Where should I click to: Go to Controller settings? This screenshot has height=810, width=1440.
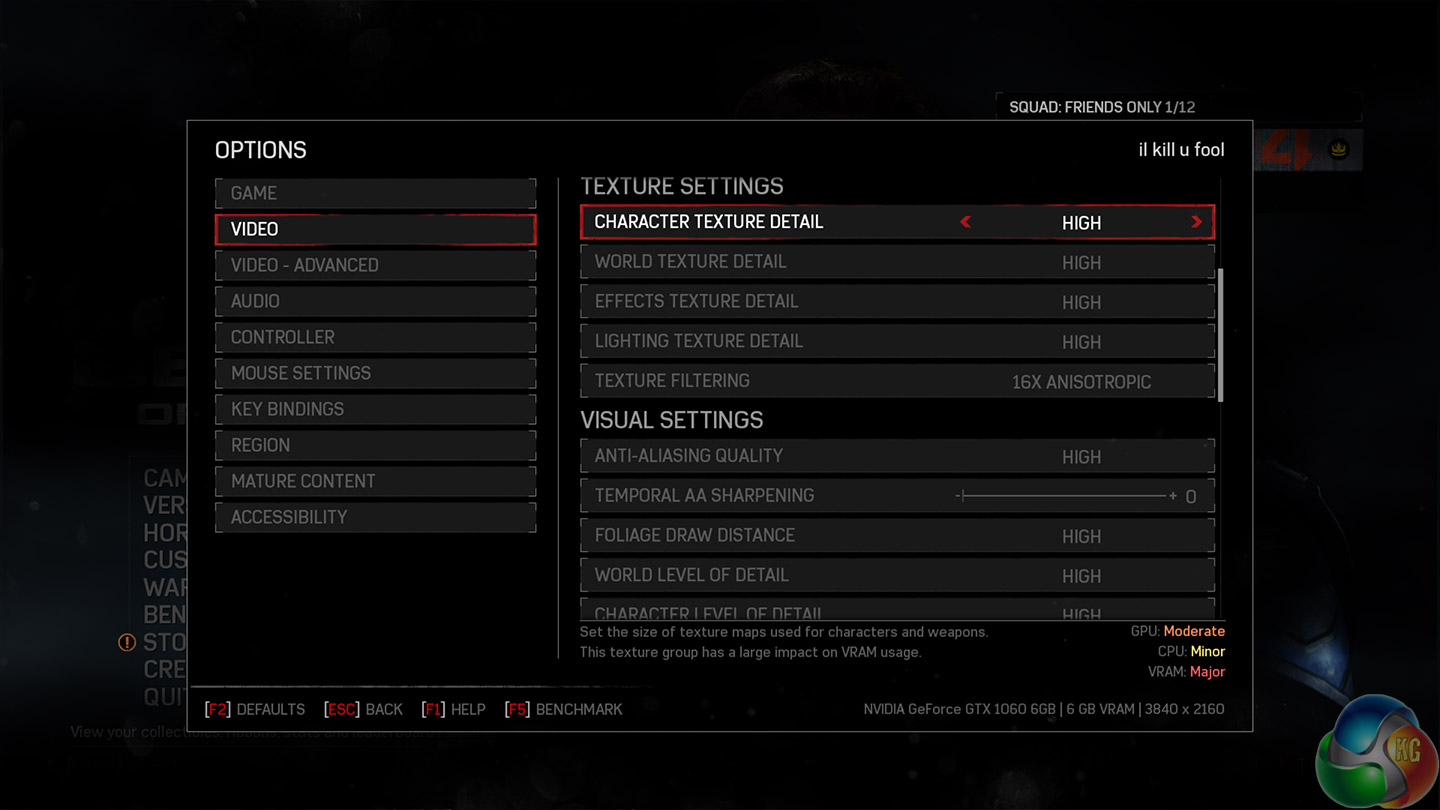375,337
